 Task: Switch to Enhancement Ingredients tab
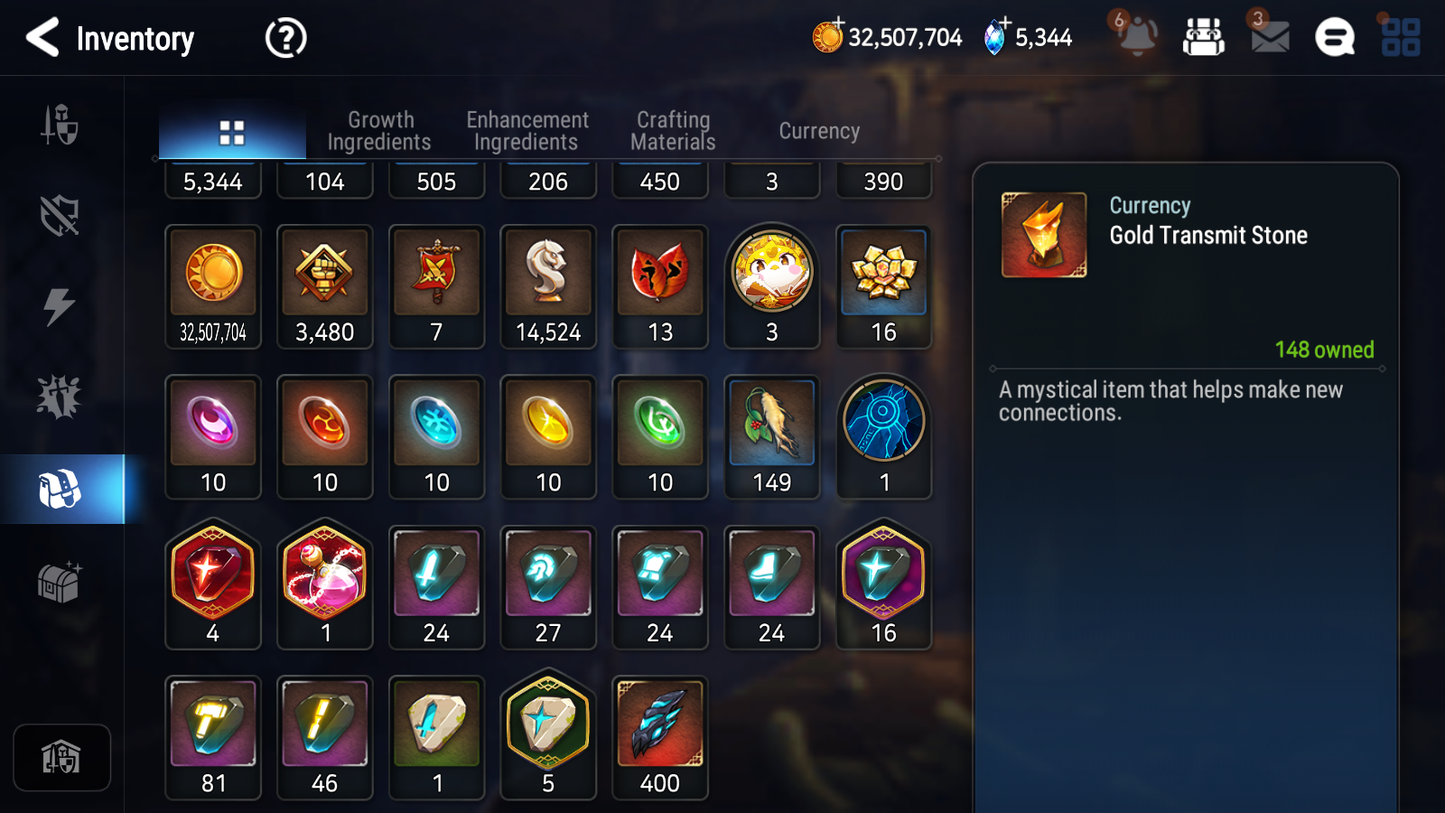coord(527,131)
